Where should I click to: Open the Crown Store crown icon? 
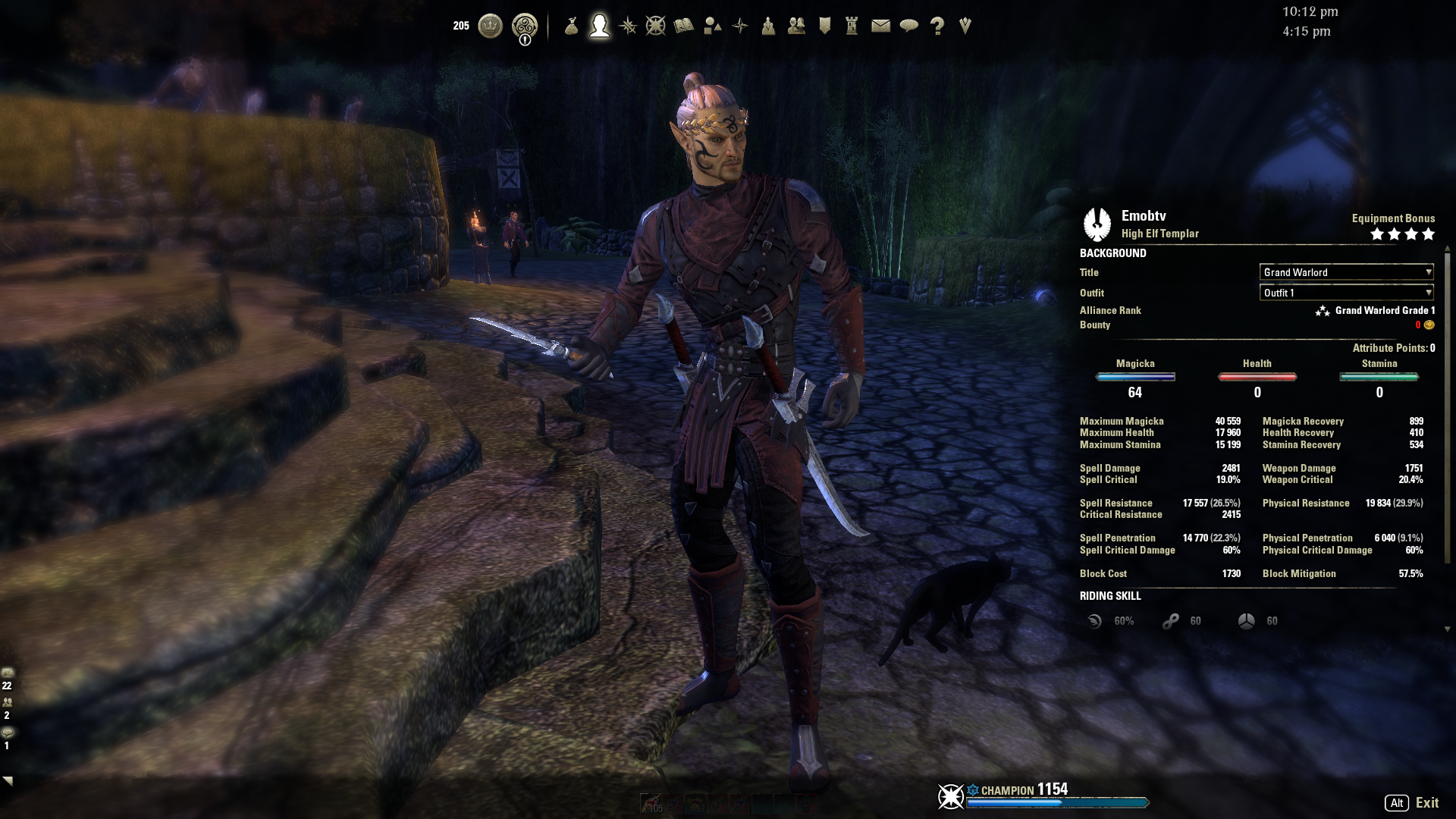[489, 25]
